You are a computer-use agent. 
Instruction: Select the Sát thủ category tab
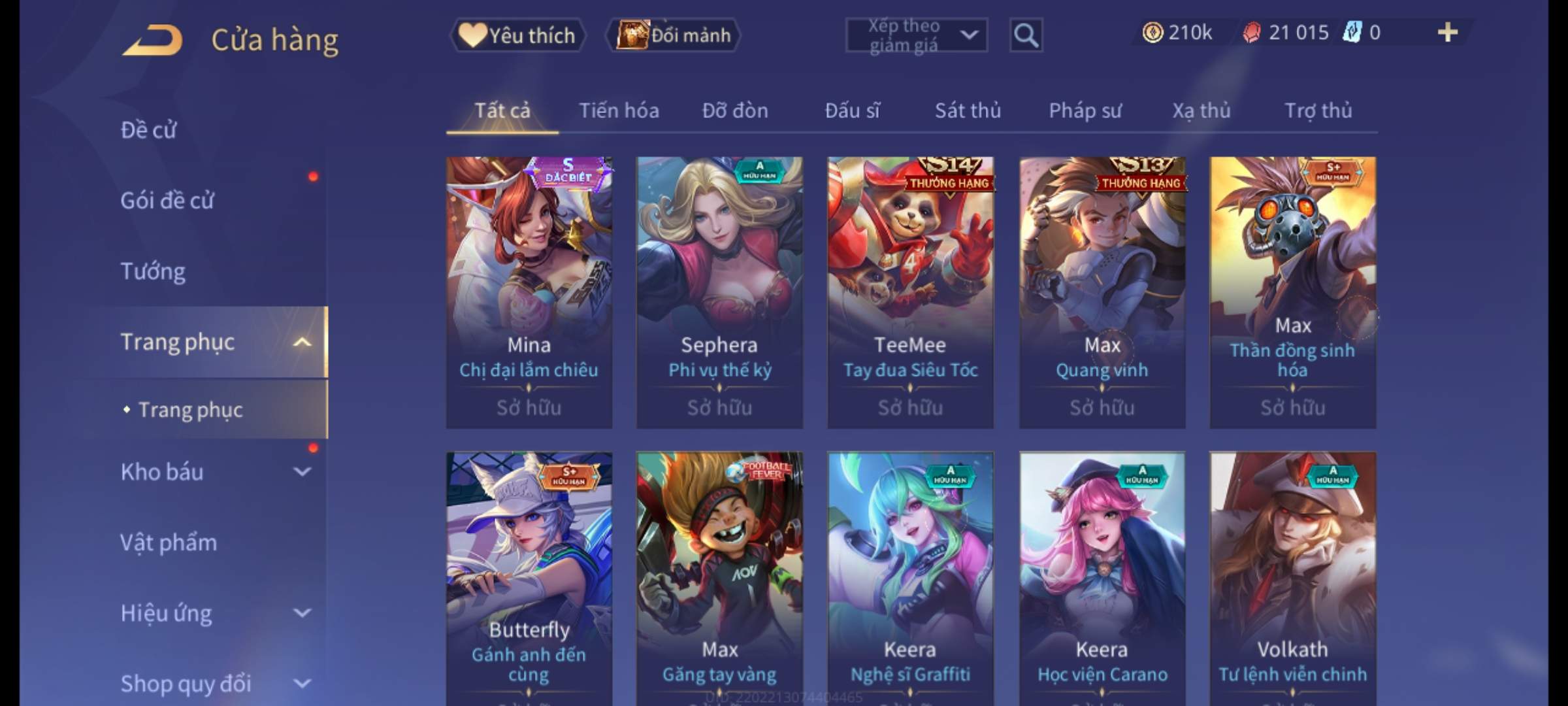(x=968, y=110)
